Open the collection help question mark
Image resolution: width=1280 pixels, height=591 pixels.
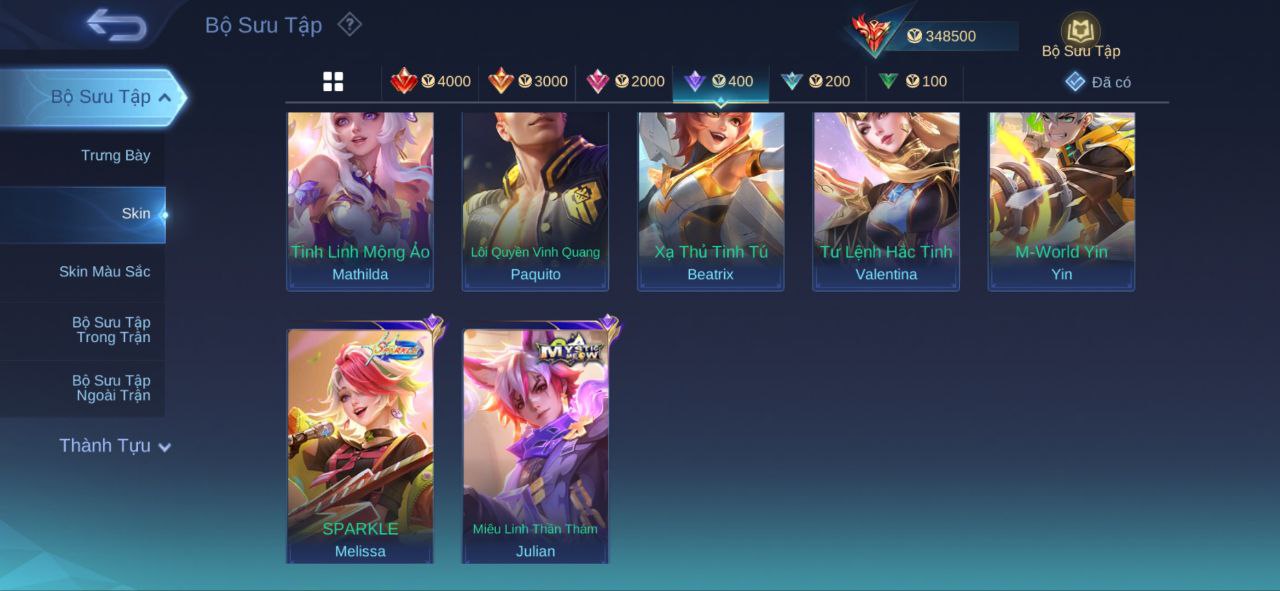349,24
